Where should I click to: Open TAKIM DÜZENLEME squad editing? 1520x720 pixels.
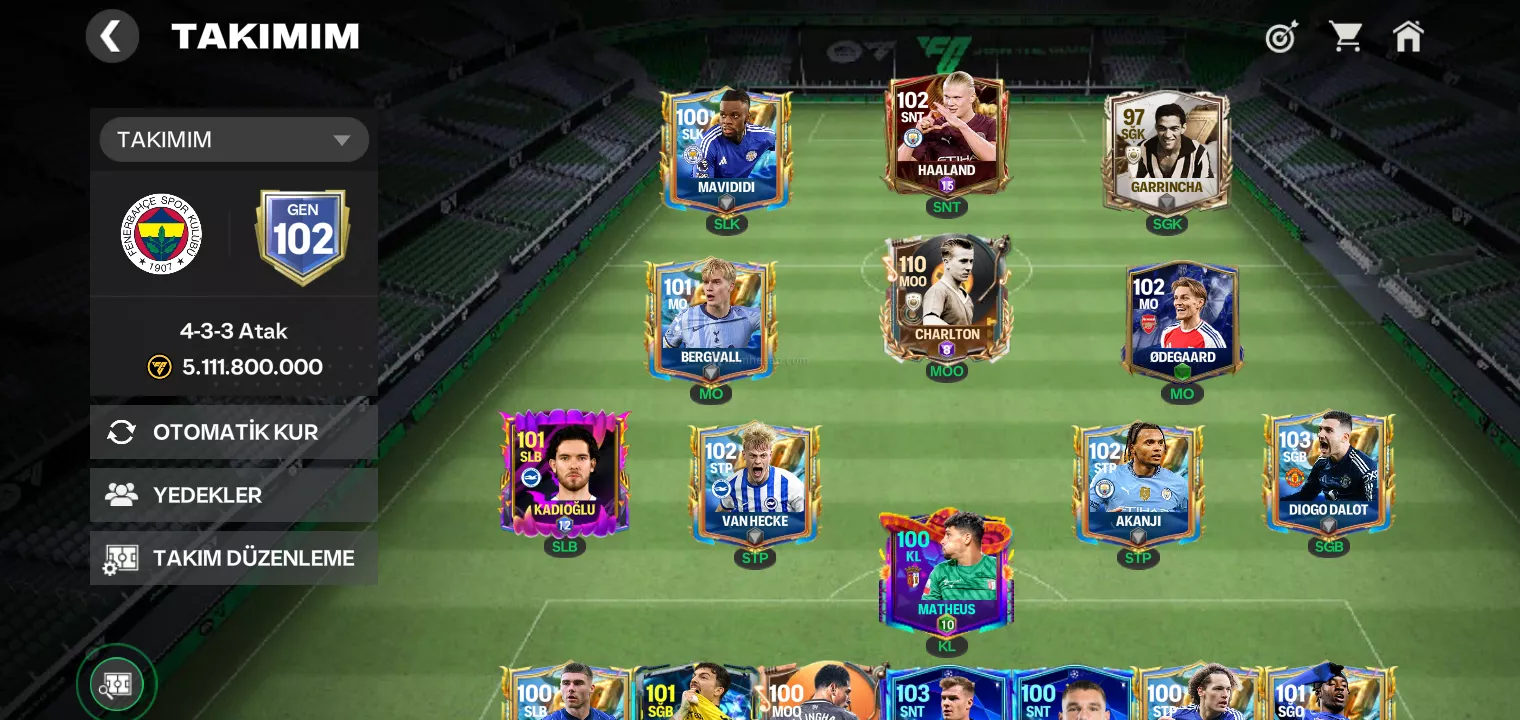(234, 558)
